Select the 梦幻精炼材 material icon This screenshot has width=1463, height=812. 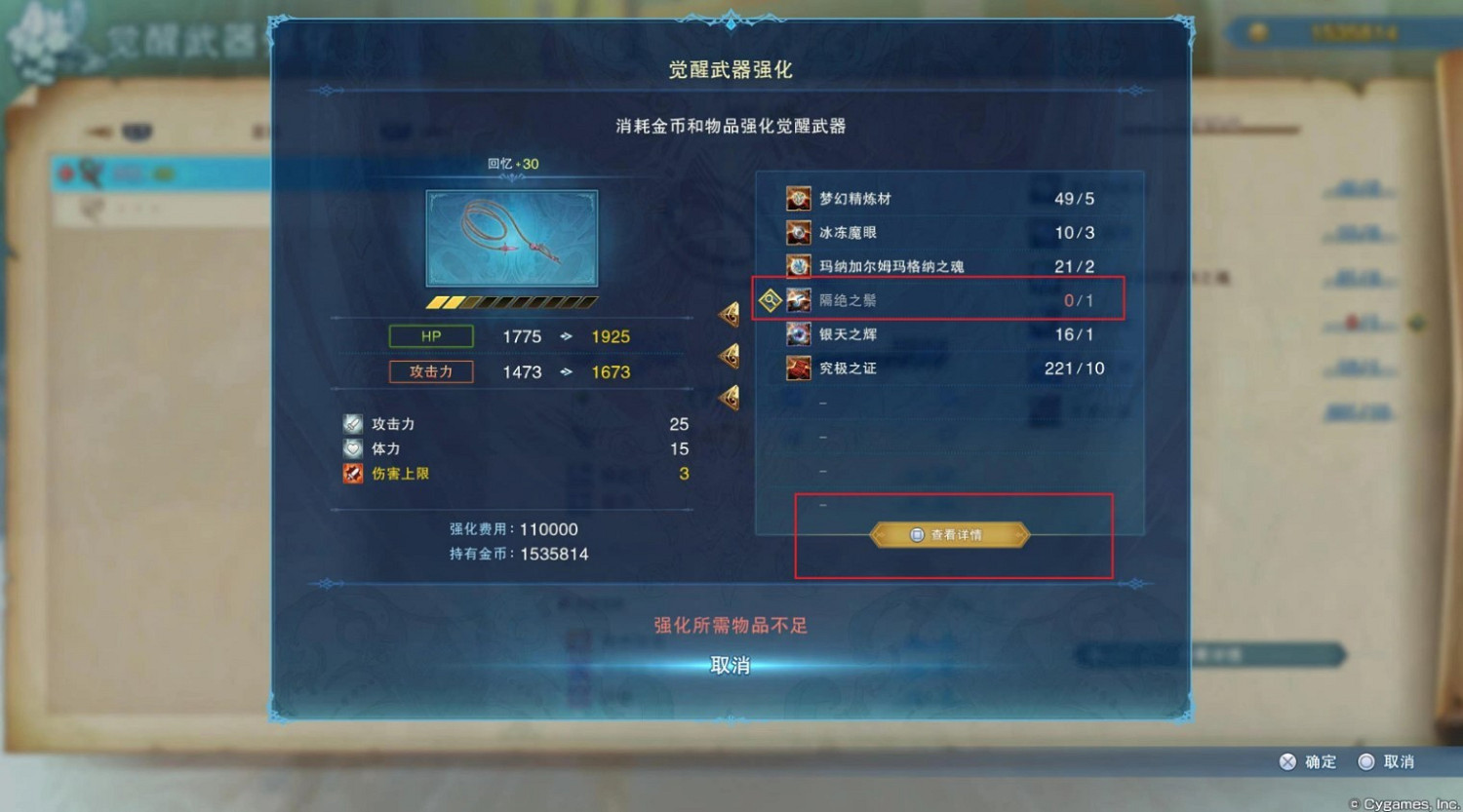pos(798,197)
